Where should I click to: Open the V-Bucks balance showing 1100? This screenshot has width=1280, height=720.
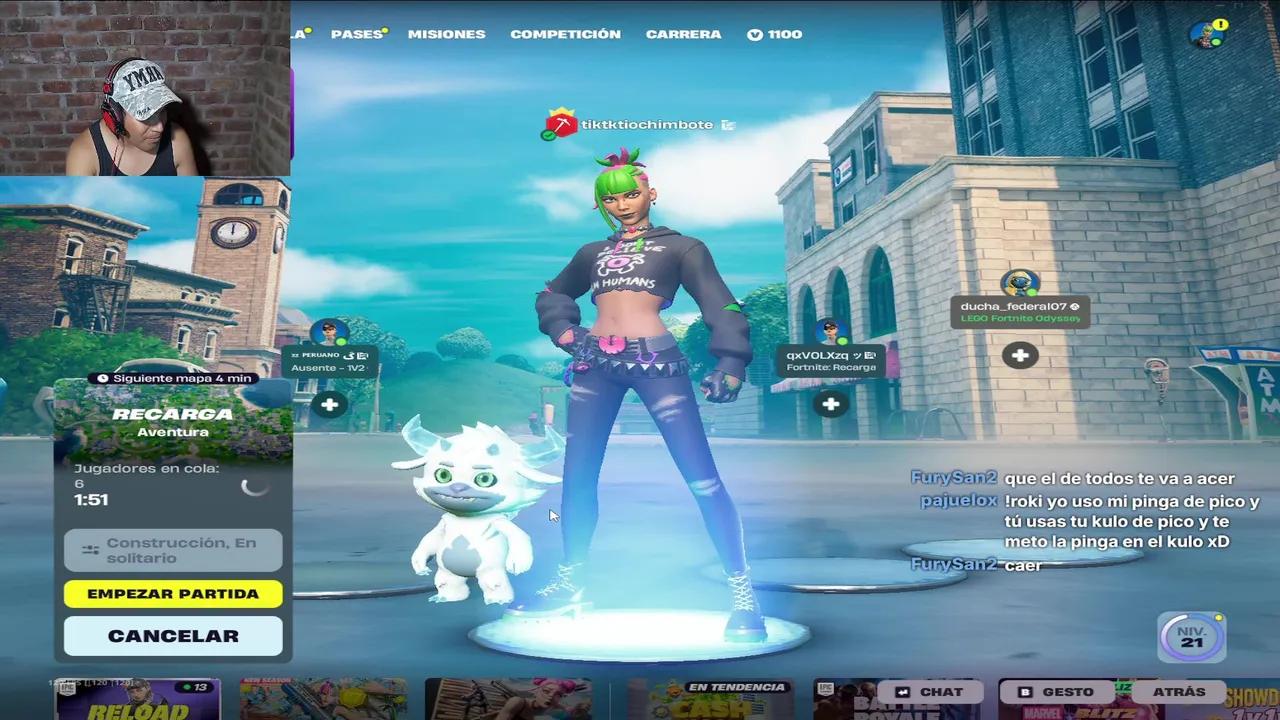(x=775, y=33)
